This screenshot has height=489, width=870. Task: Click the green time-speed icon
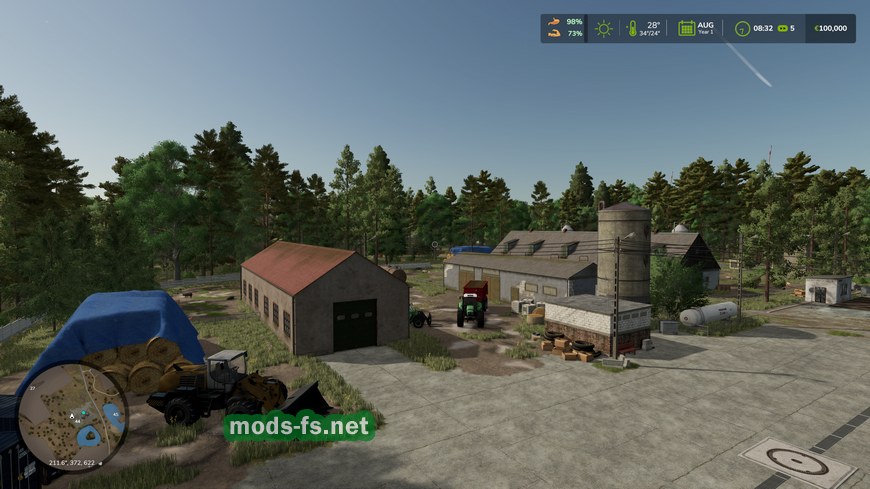tap(782, 28)
